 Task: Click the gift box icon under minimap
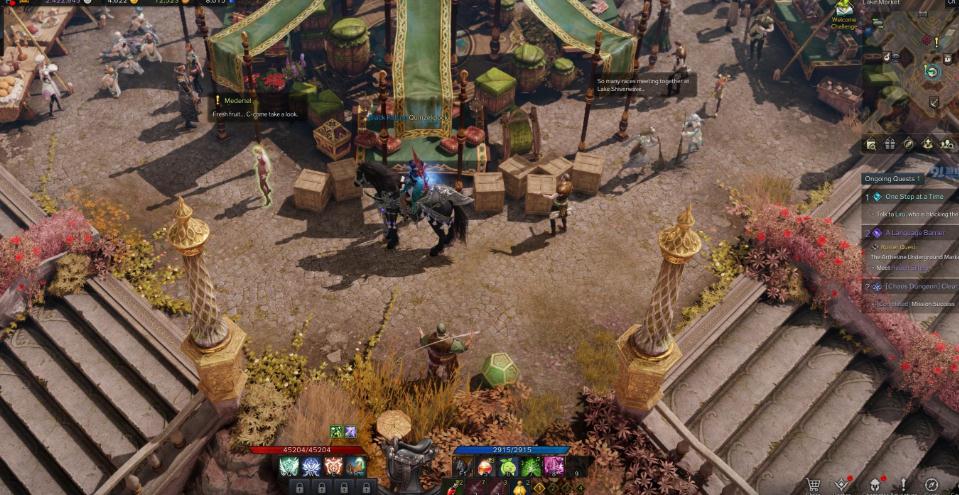[890, 144]
